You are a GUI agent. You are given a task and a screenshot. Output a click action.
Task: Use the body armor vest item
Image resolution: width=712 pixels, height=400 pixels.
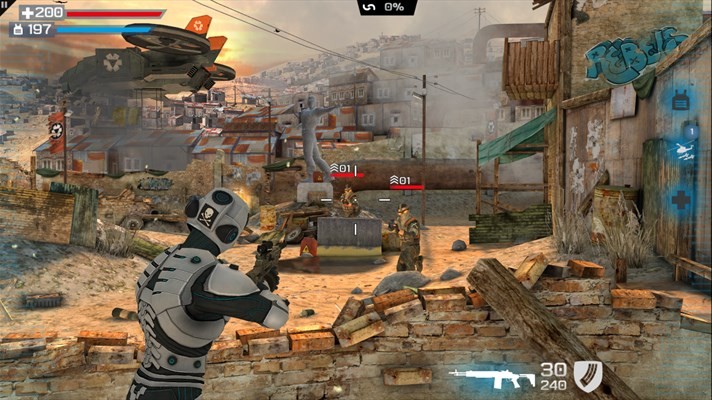(x=681, y=101)
